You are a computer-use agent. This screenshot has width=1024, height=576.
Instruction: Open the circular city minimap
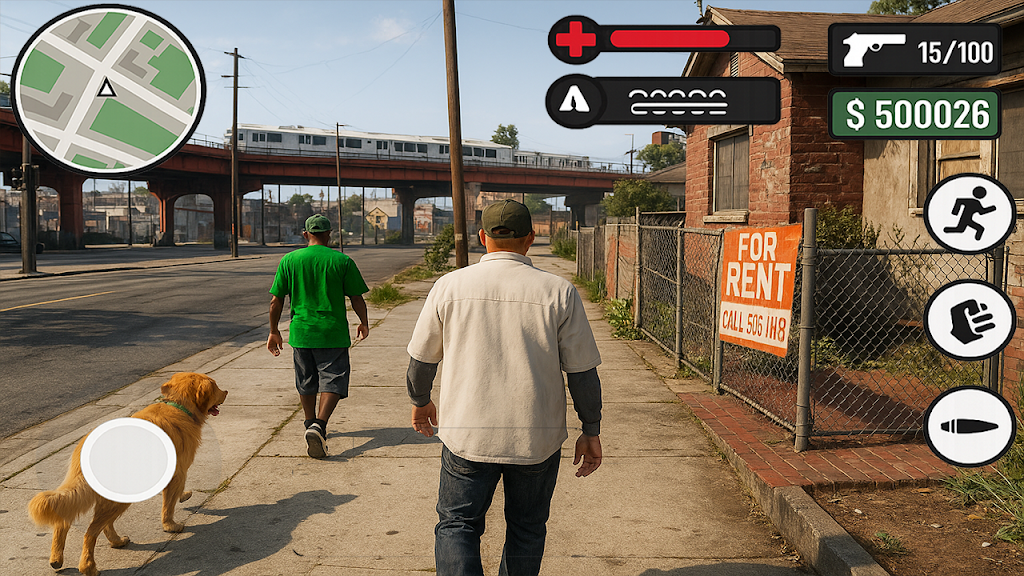(x=107, y=91)
